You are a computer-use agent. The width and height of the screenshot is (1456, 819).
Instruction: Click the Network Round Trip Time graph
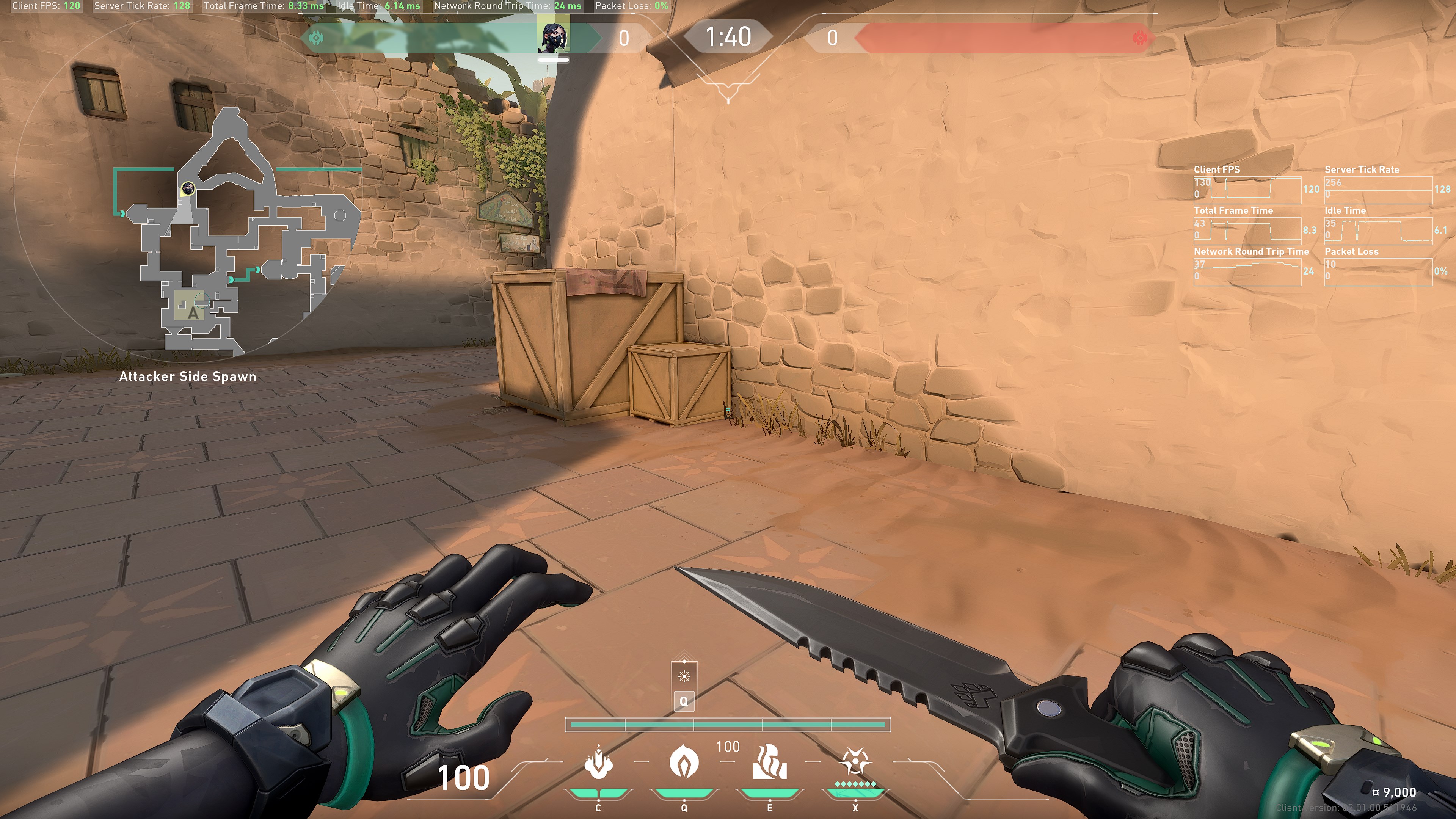pos(1247,272)
